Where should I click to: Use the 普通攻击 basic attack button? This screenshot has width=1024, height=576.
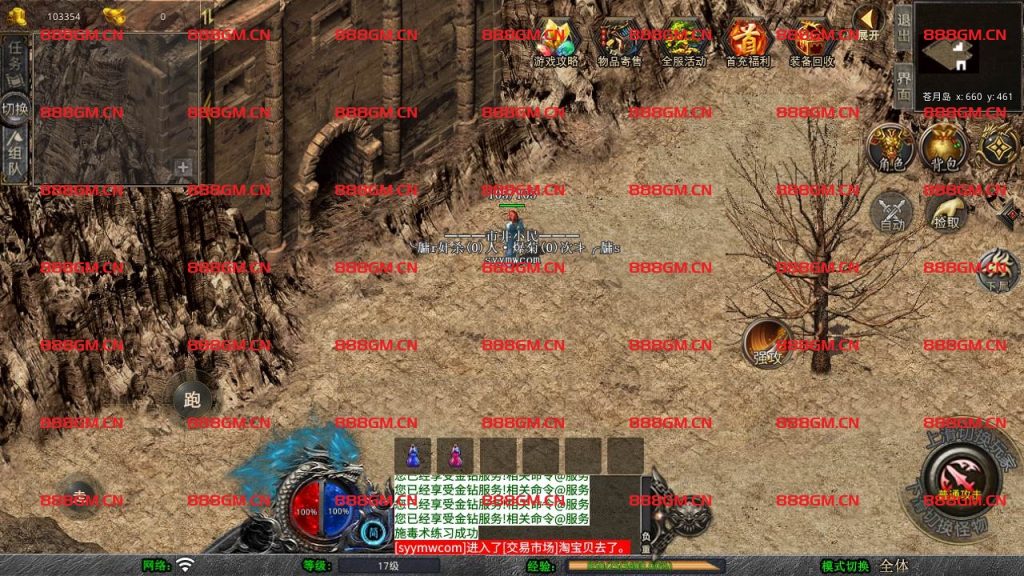(x=963, y=476)
